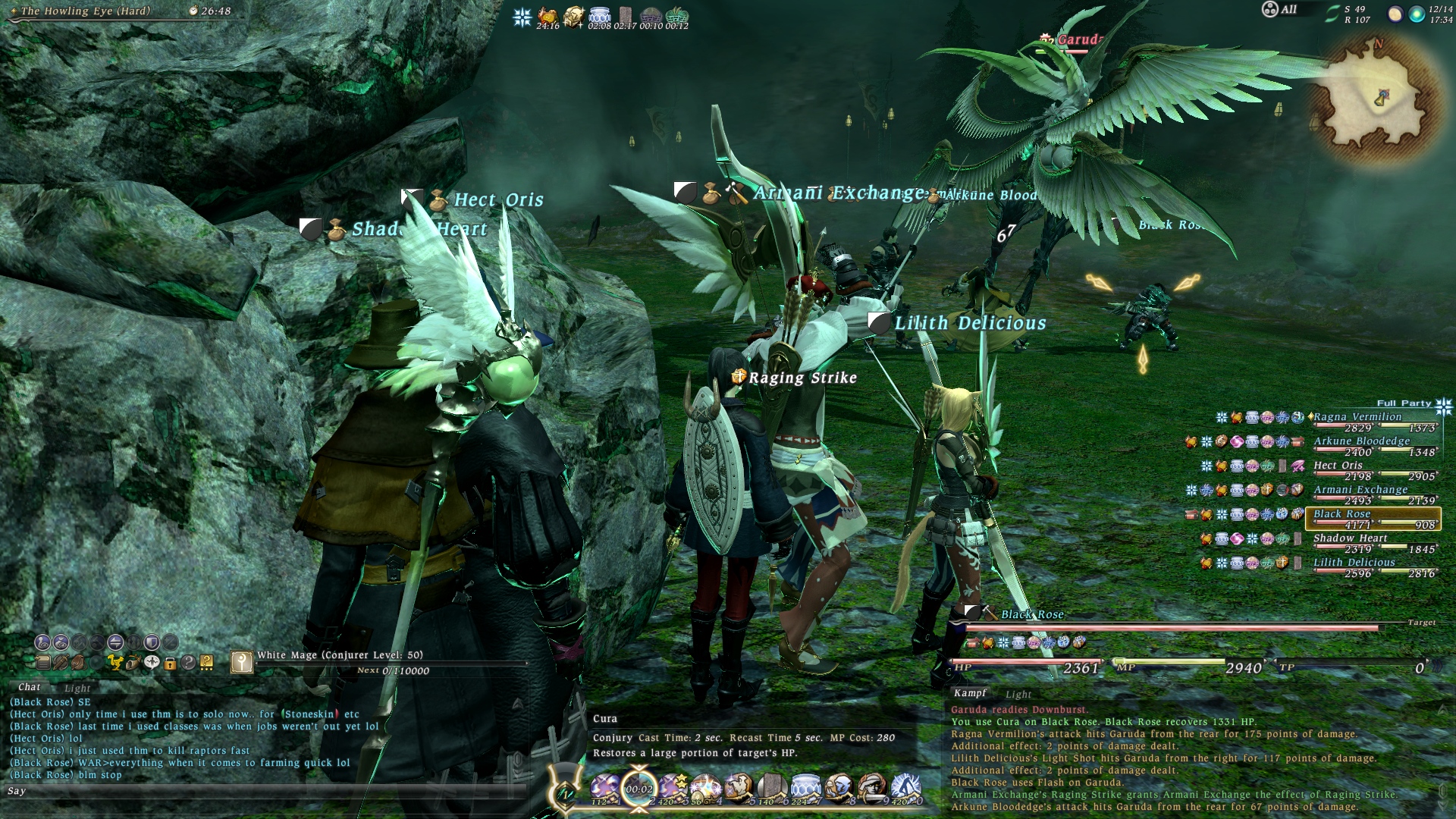The image size is (1456, 819).
Task: Open the yellow question mark help icon
Action: pyautogui.click(x=206, y=663)
